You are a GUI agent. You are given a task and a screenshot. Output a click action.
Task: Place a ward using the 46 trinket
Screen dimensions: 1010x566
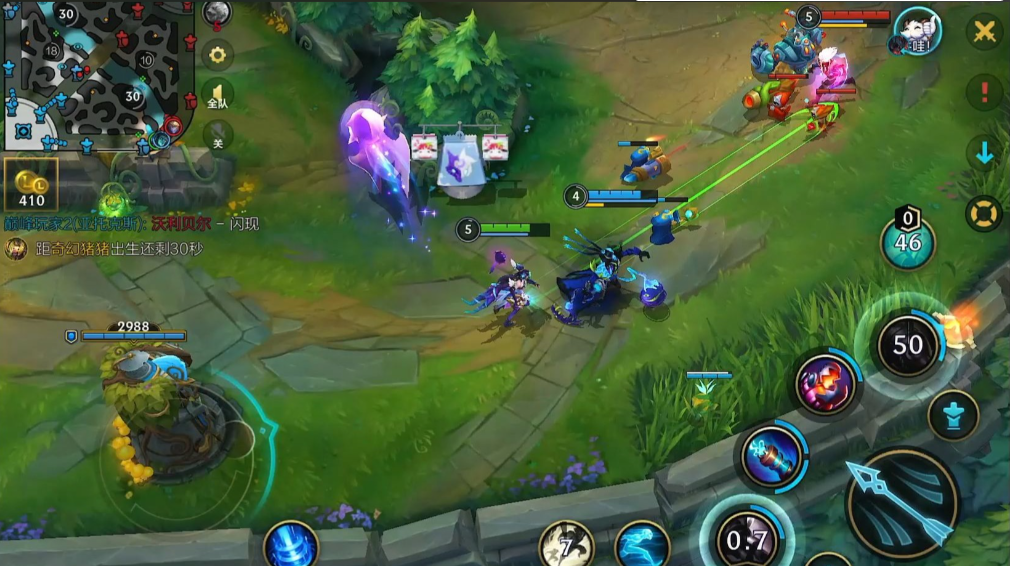pos(908,241)
